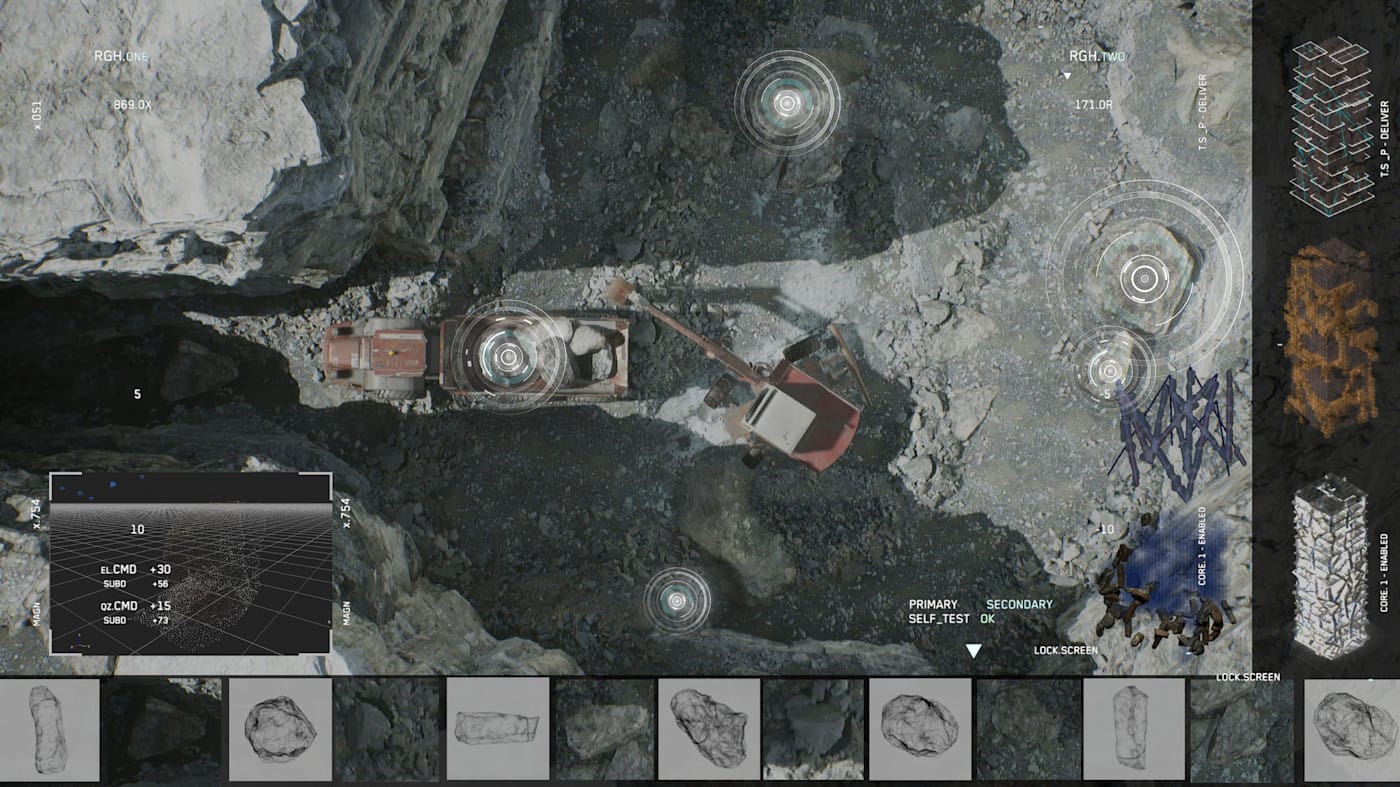The image size is (1400, 787).
Task: Click the SELF_TEST label
Action: (x=938, y=619)
